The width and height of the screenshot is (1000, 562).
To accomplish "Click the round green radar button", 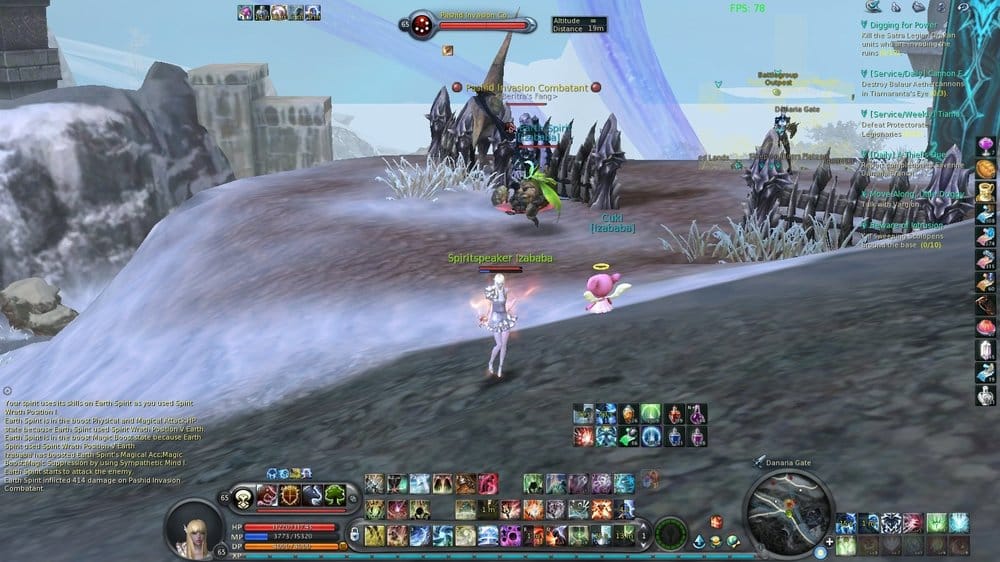I will pos(668,531).
